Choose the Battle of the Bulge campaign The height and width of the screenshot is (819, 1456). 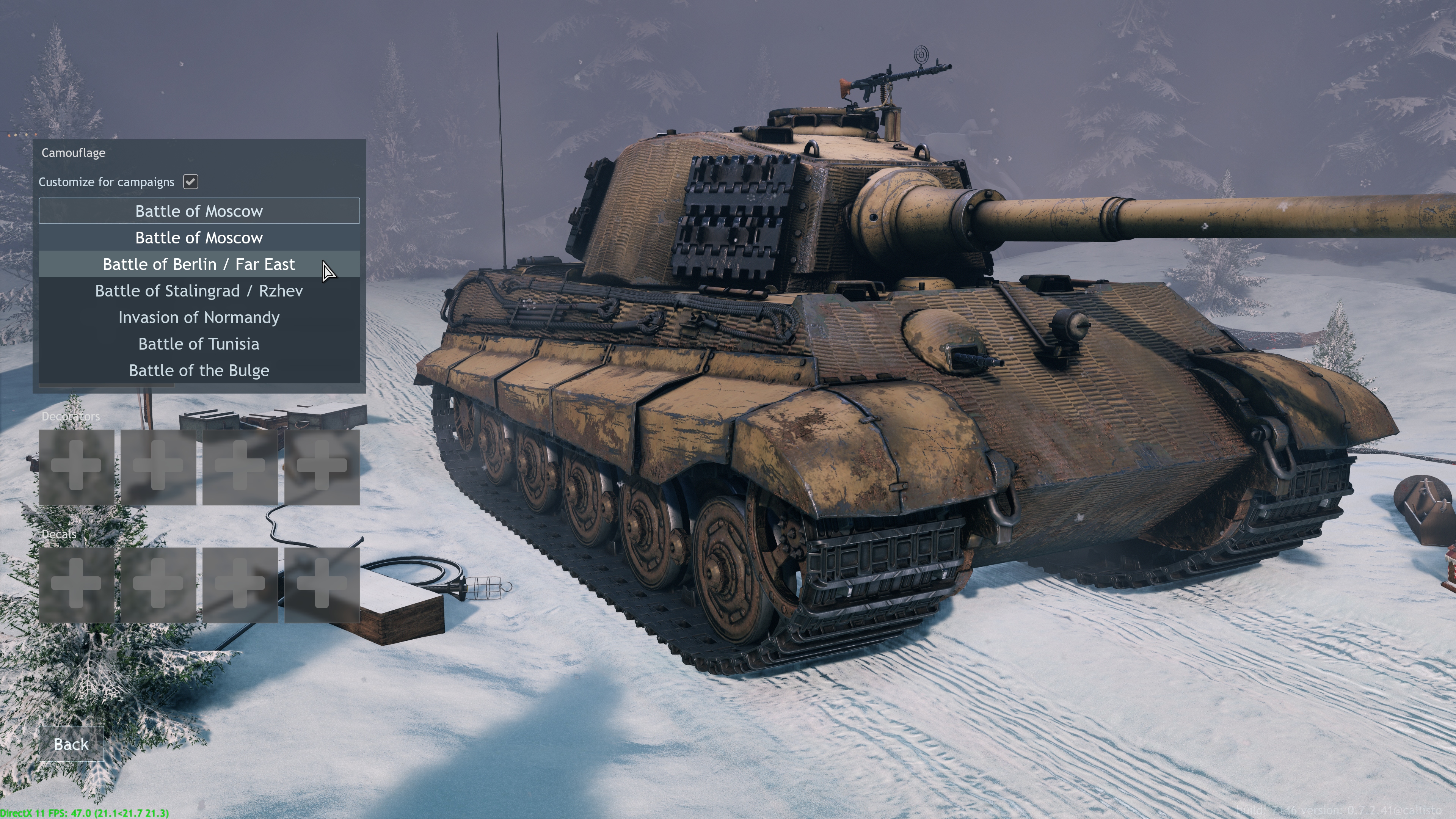[x=199, y=371]
